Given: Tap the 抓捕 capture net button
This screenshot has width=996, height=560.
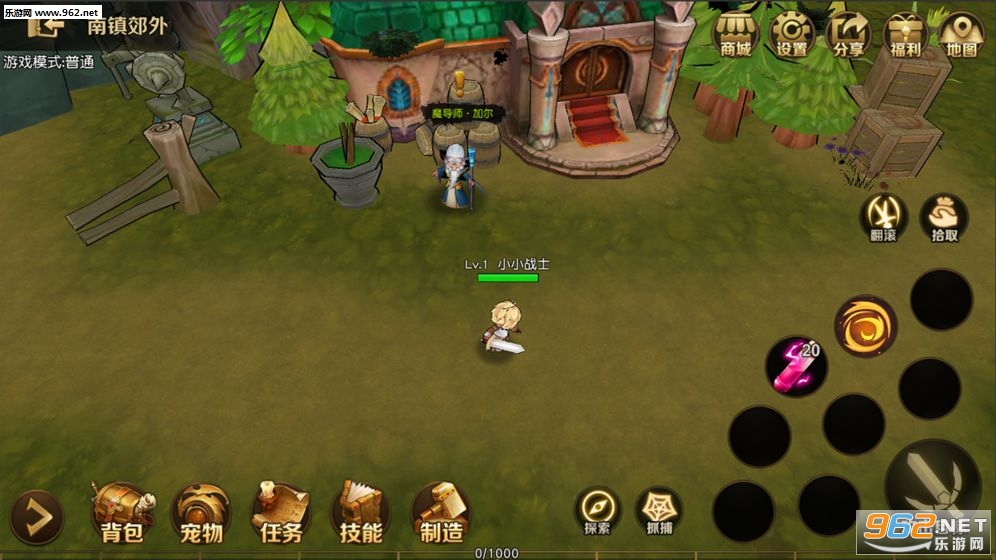Looking at the screenshot, I should point(659,511).
